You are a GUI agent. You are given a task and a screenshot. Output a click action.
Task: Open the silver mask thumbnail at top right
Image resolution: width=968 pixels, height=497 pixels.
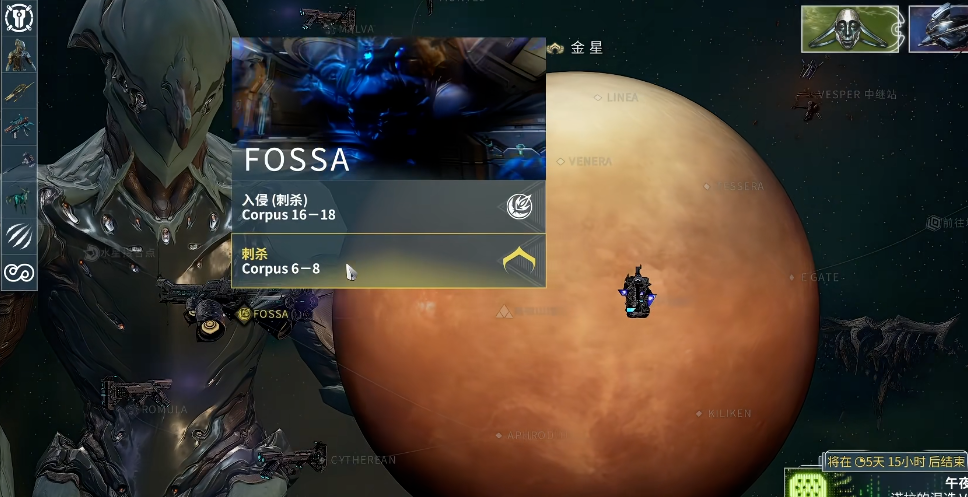851,28
